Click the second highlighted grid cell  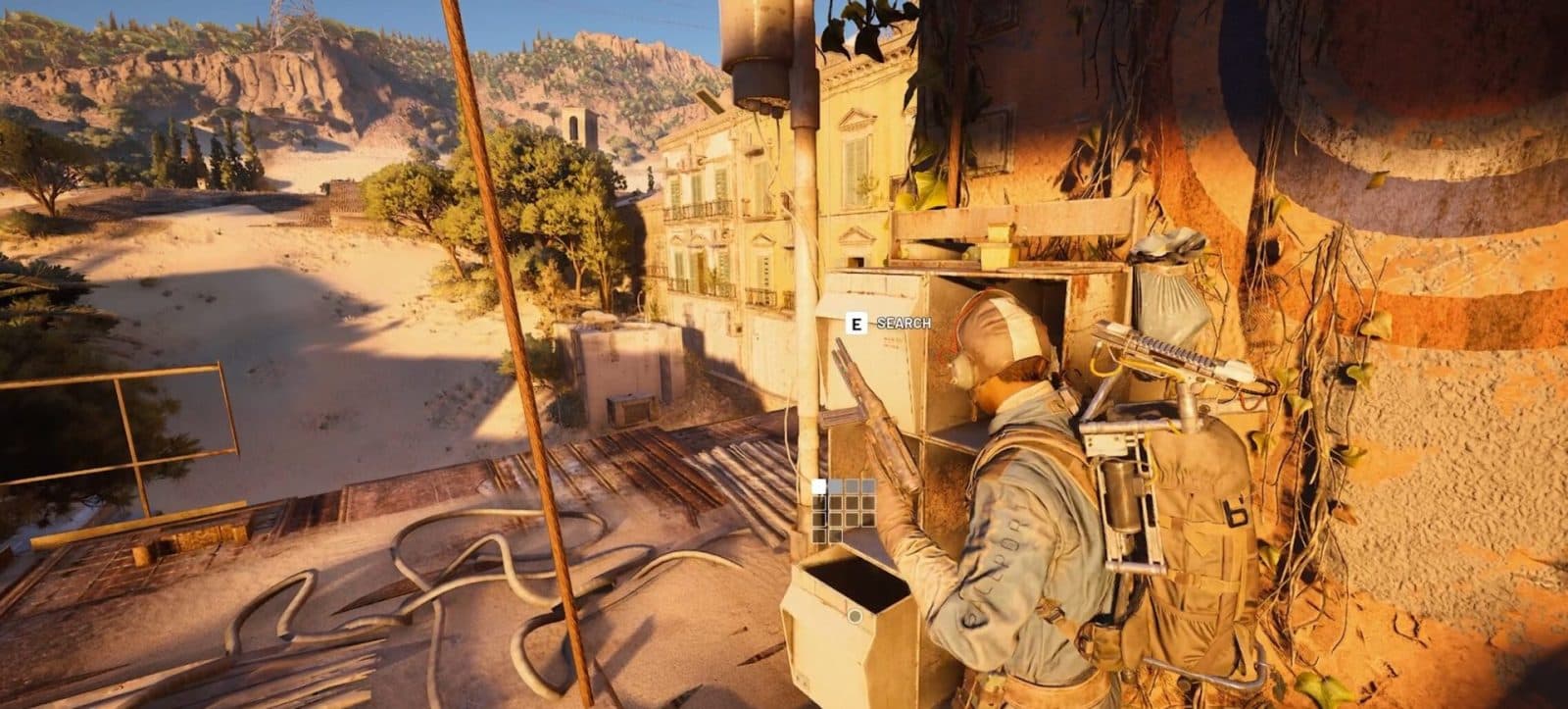[x=836, y=485]
